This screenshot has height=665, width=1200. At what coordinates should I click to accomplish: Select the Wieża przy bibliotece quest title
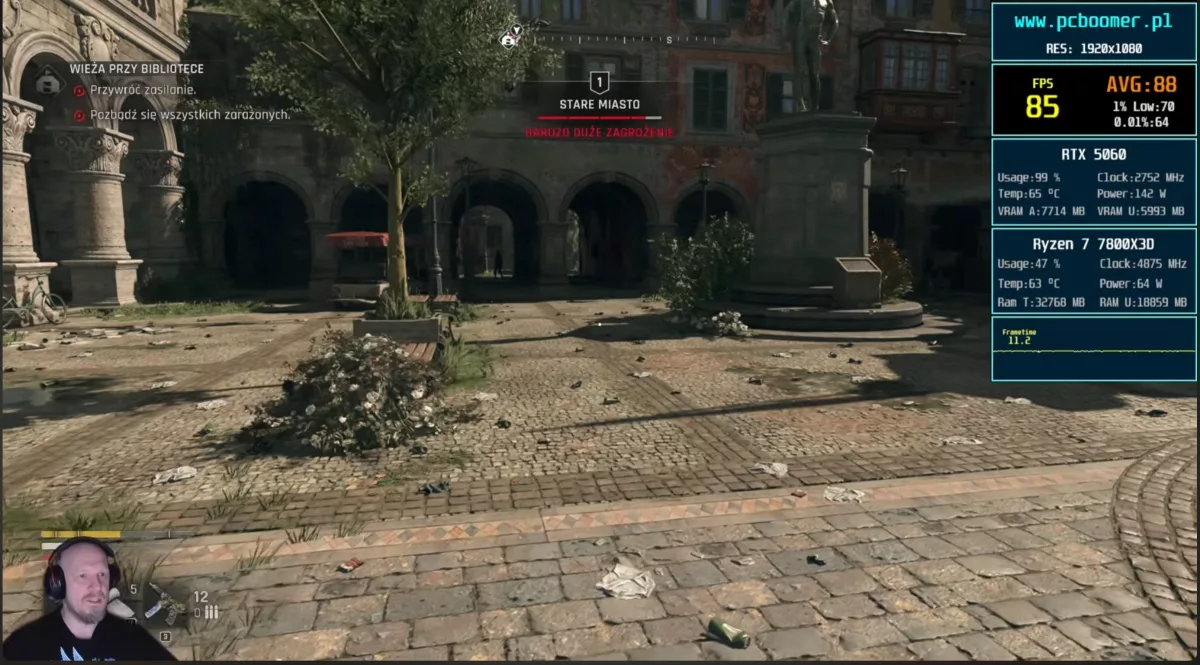(x=137, y=69)
